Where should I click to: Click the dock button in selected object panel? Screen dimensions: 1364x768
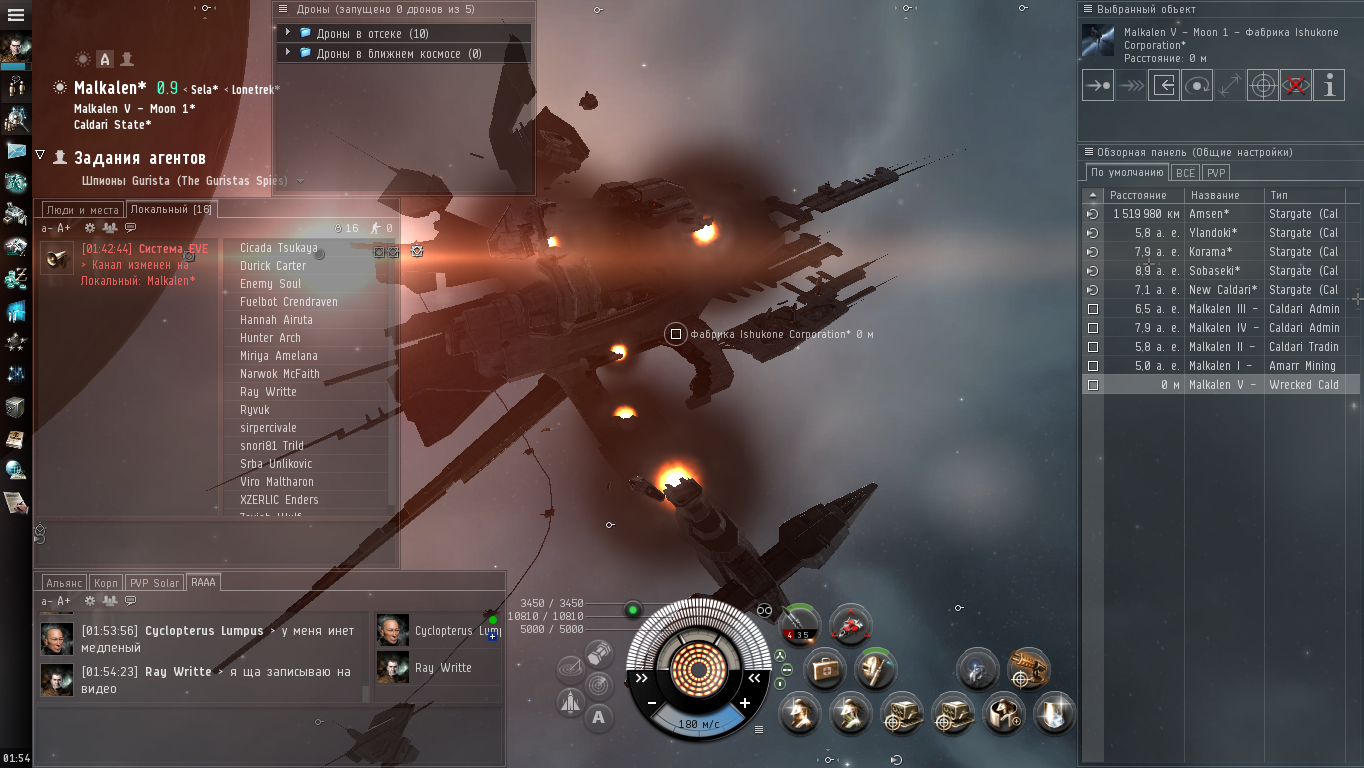click(1164, 85)
